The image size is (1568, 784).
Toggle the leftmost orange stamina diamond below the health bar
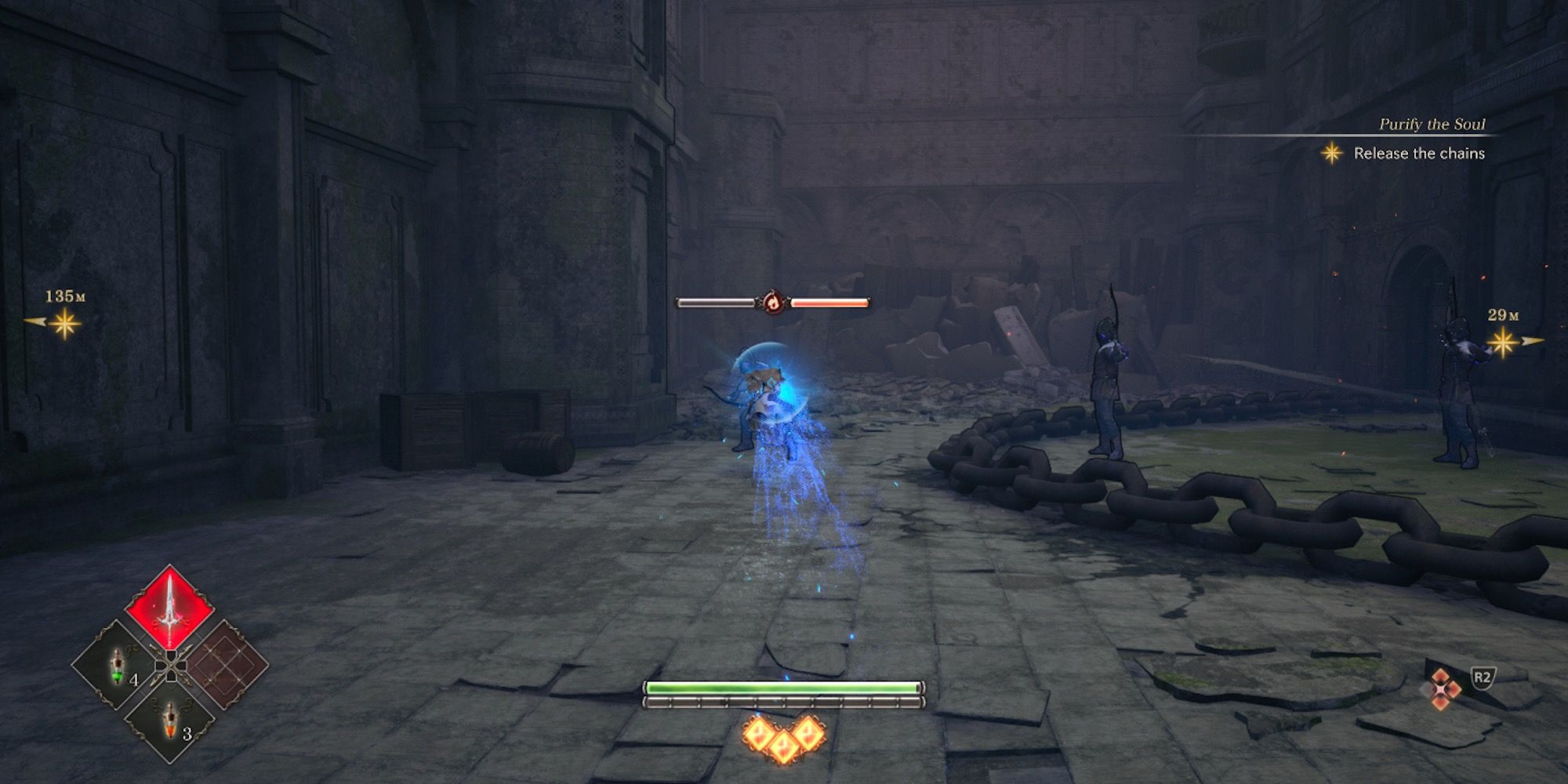[759, 734]
